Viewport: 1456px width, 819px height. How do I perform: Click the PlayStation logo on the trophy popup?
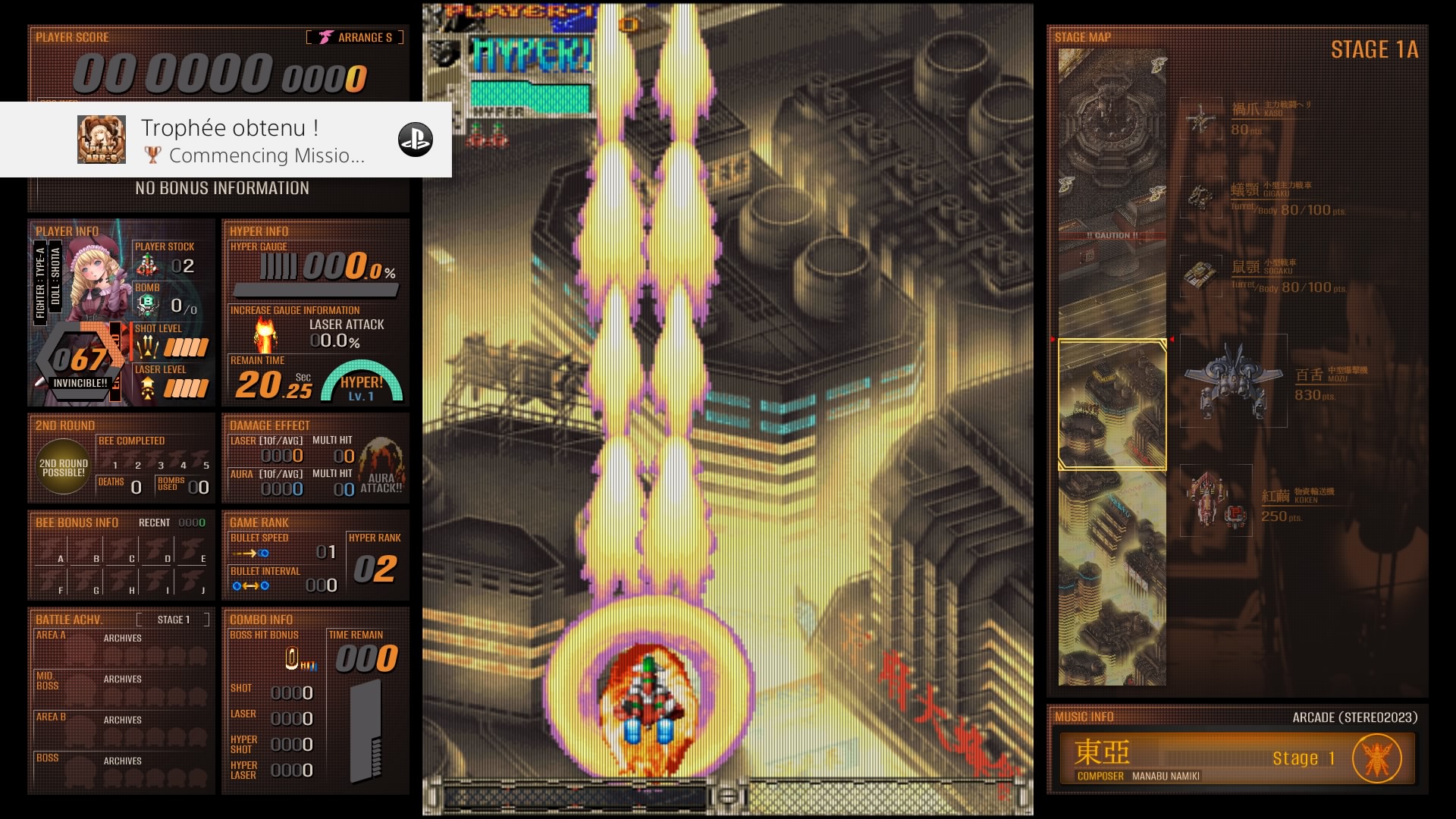(x=415, y=140)
